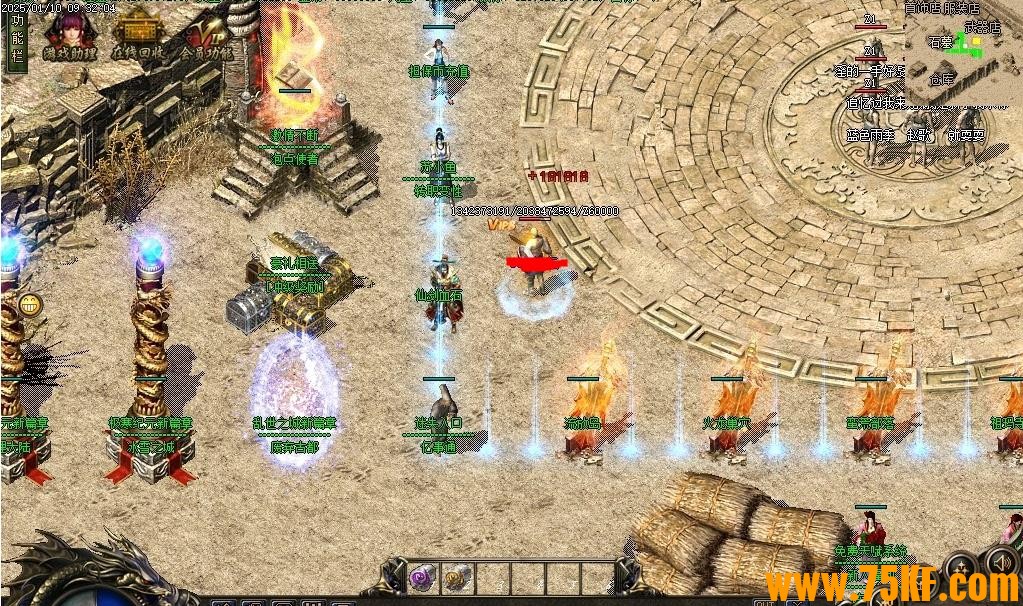
Task: Click the minimap in the corner
Action: coord(962,50)
